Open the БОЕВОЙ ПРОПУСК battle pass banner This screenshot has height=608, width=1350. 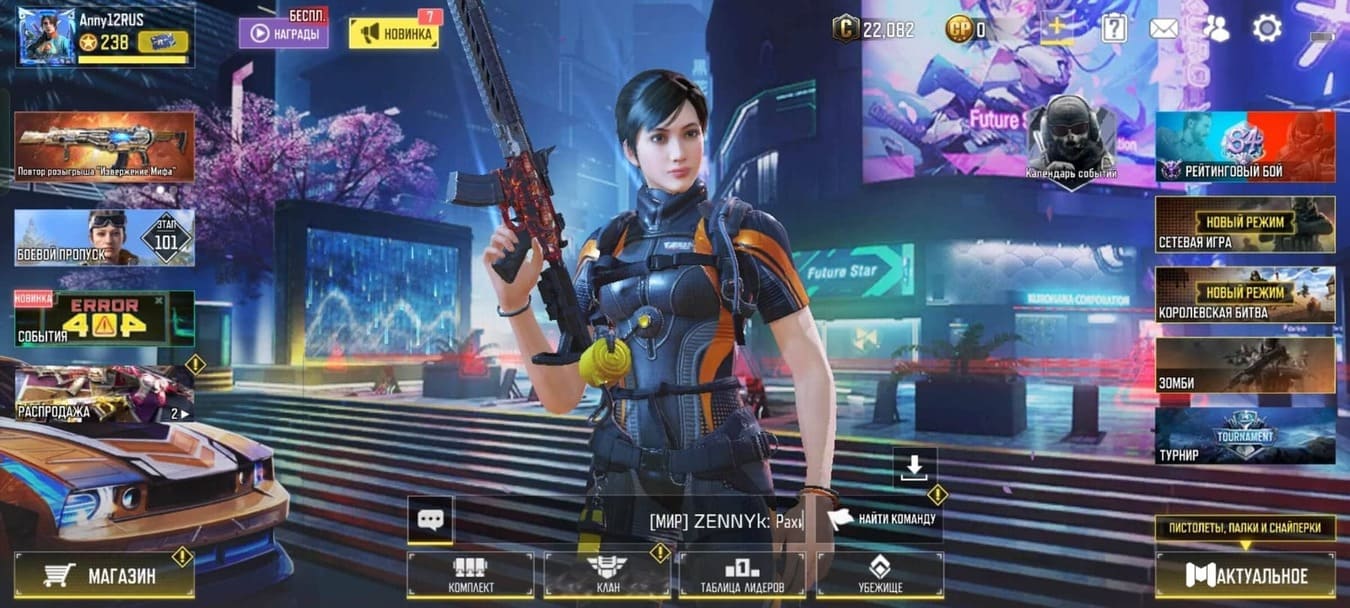click(104, 238)
